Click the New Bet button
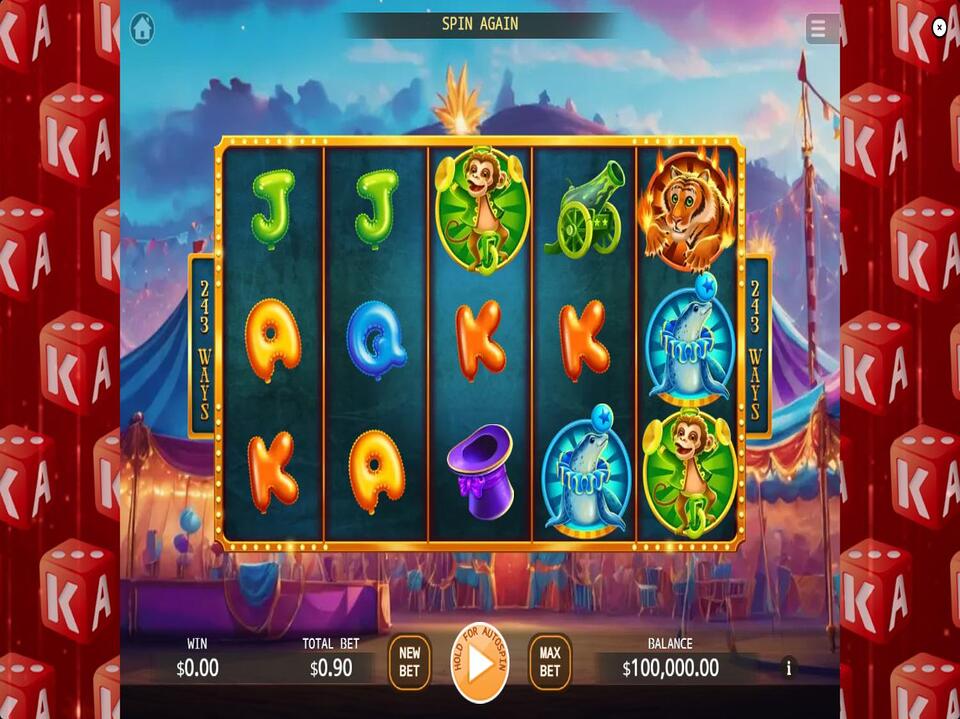Screen dimensions: 960x719 pyautogui.click(x=409, y=662)
